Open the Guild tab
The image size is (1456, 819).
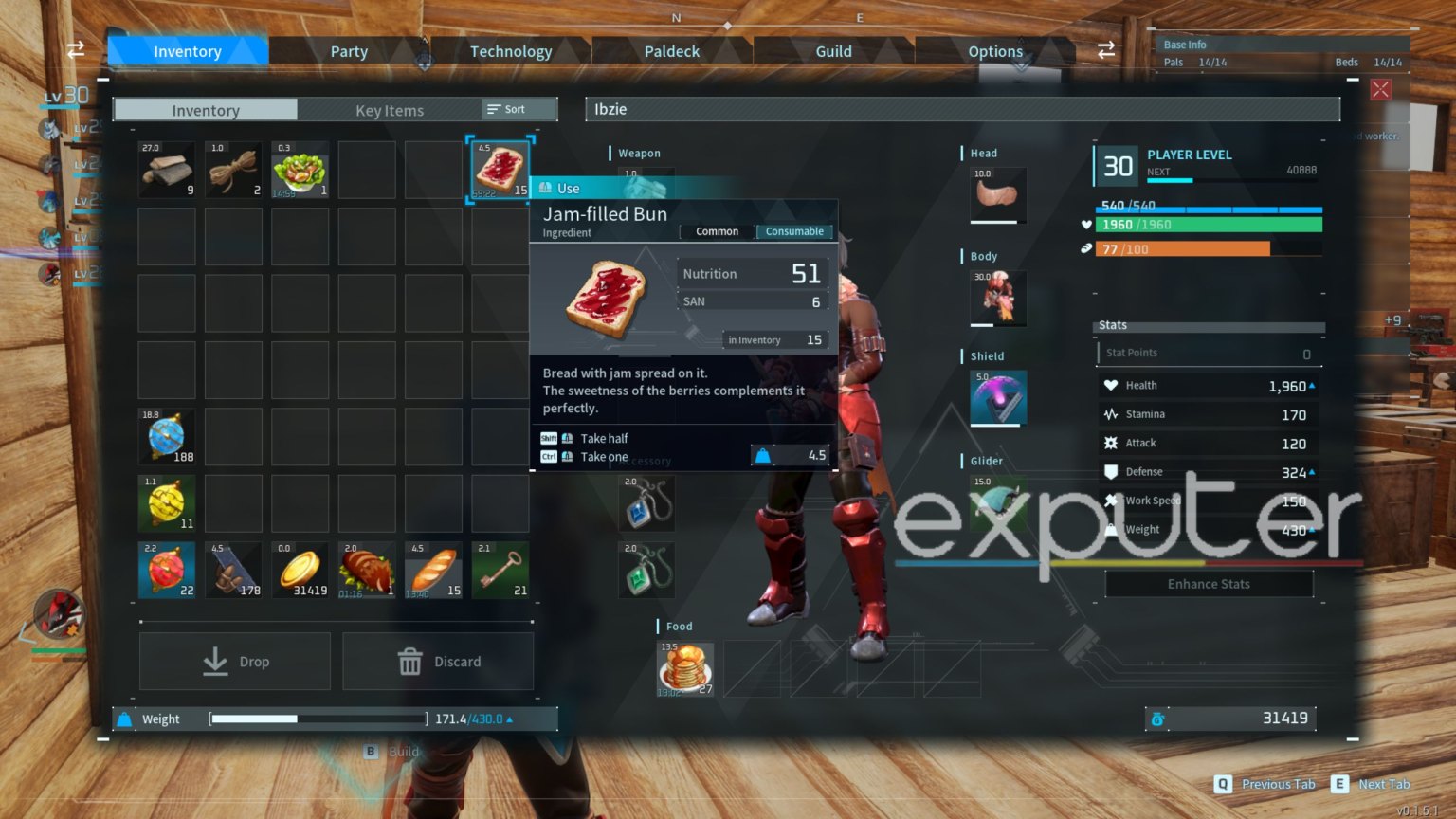(x=833, y=51)
